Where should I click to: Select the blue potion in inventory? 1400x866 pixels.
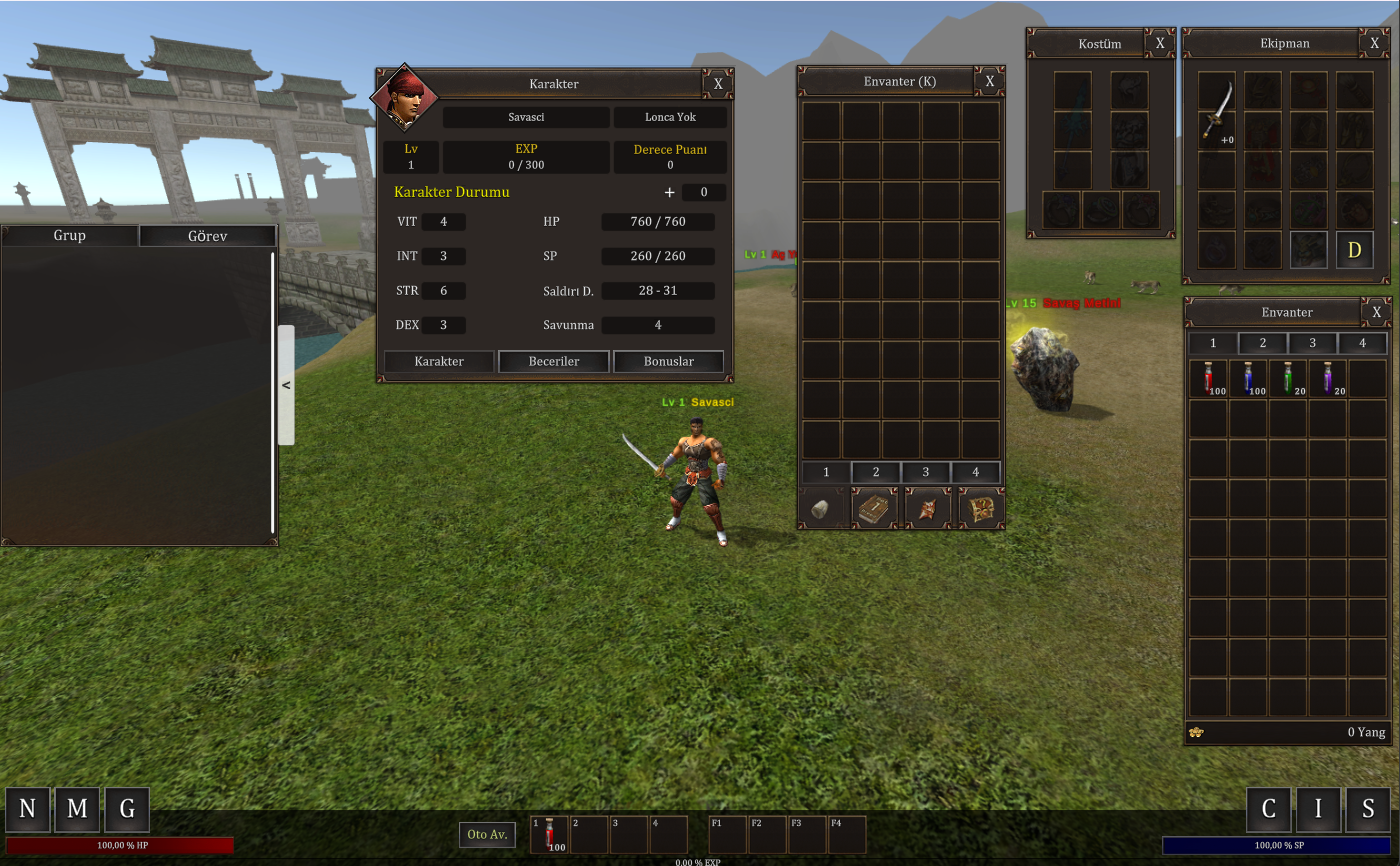pyautogui.click(x=1248, y=378)
